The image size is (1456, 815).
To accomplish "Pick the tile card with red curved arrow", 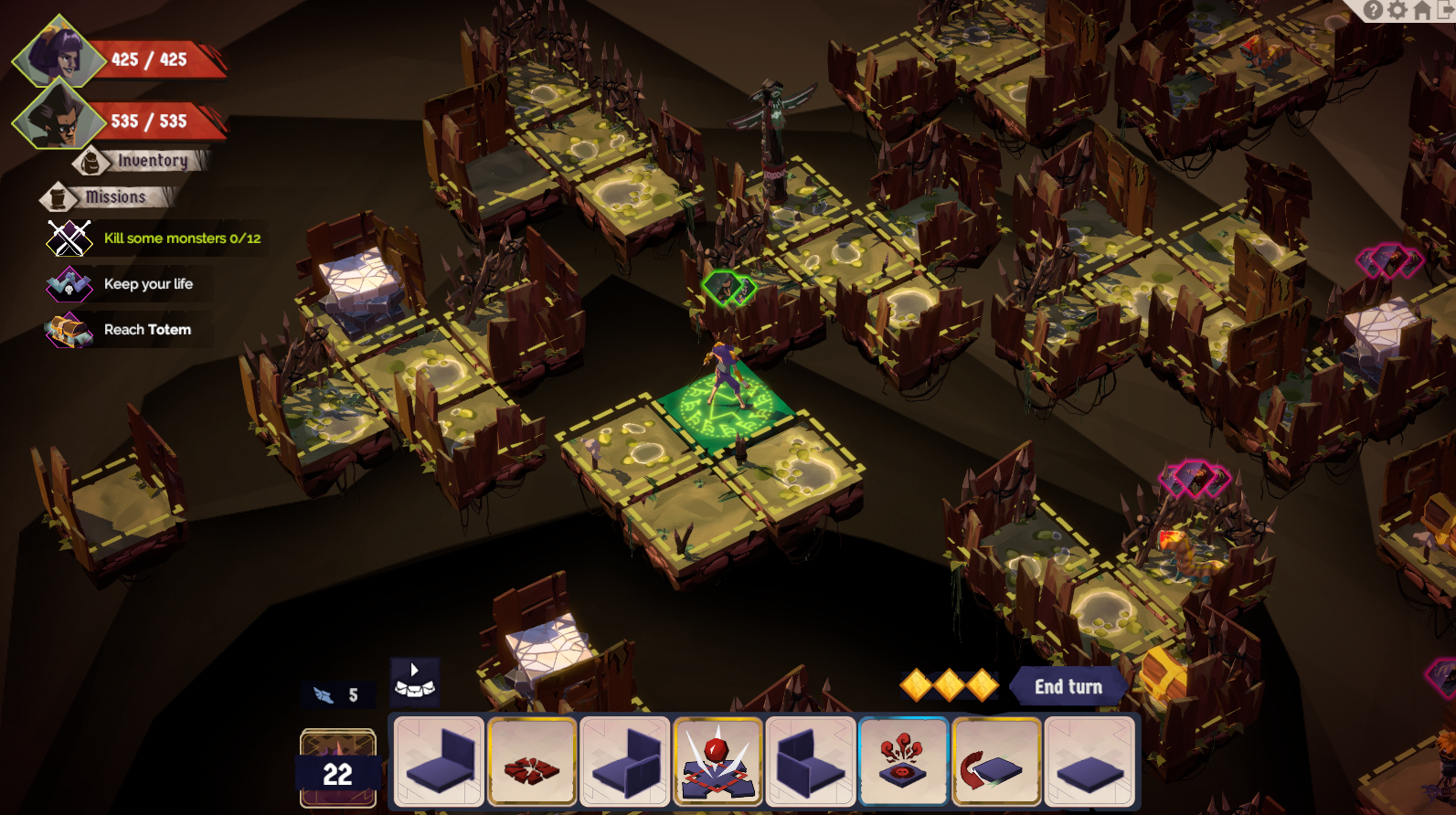I will [996, 761].
